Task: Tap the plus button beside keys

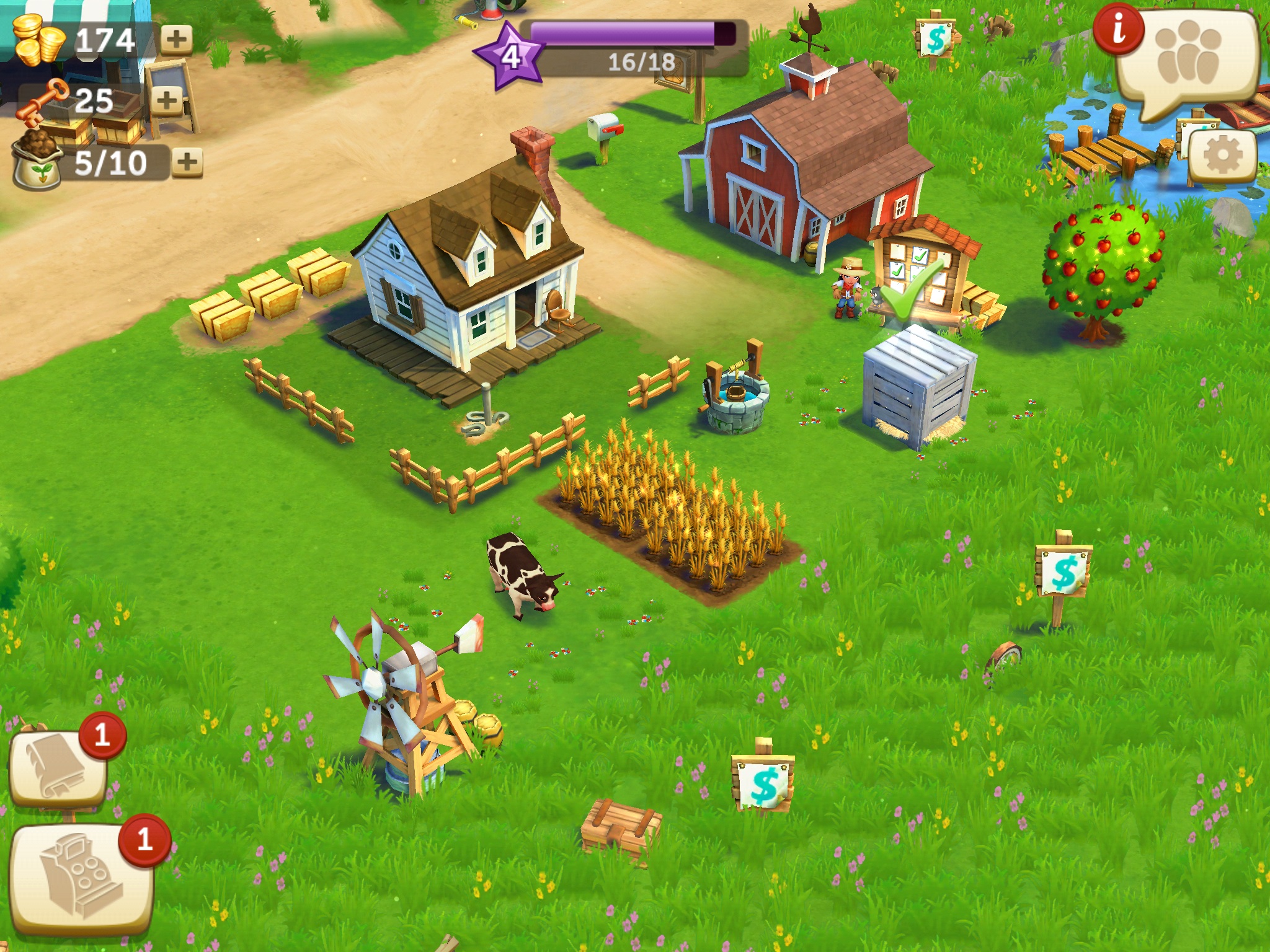Action: (x=166, y=100)
